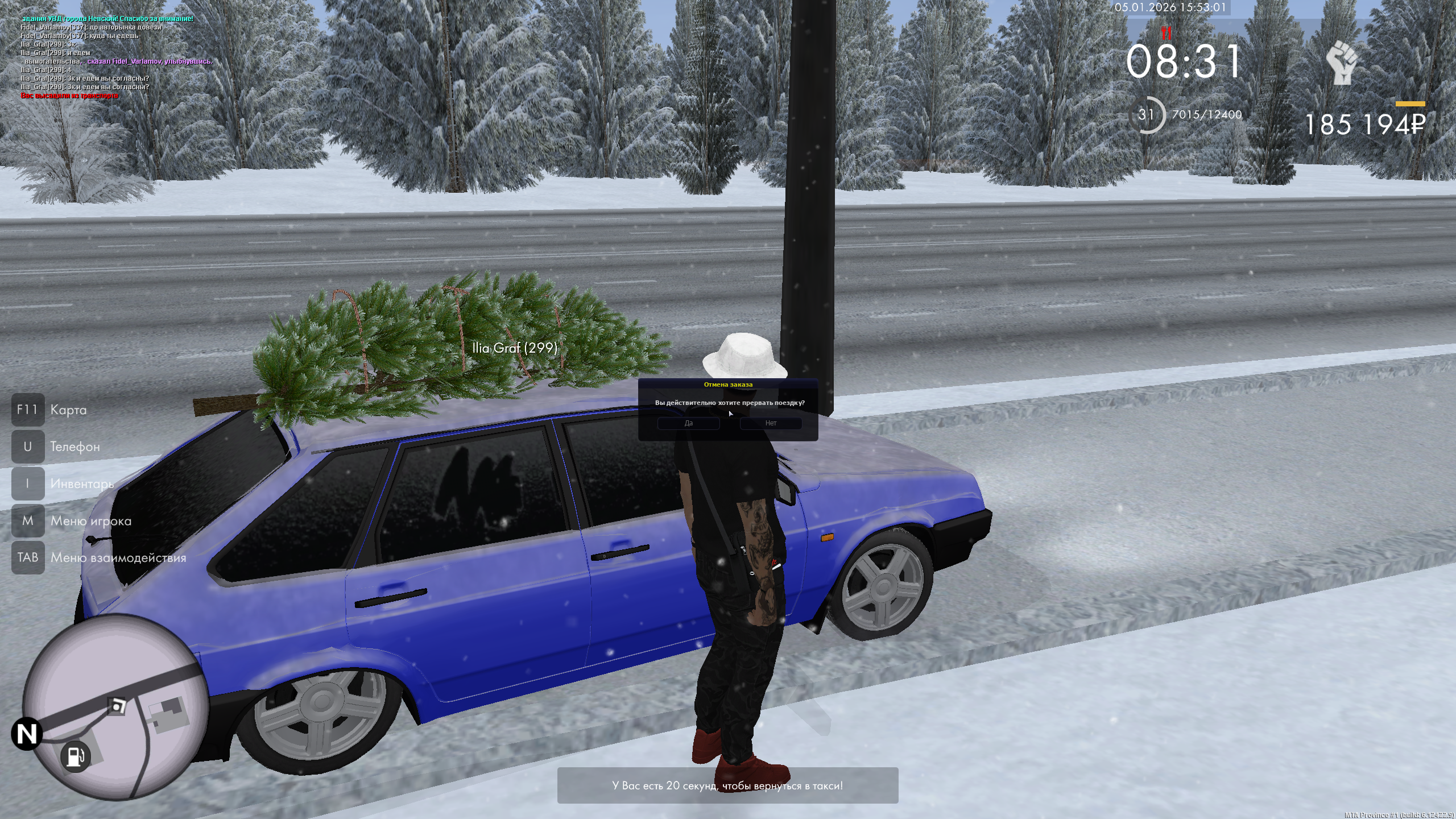
Task: Choose Нет to continue the ride
Action: coord(771,423)
